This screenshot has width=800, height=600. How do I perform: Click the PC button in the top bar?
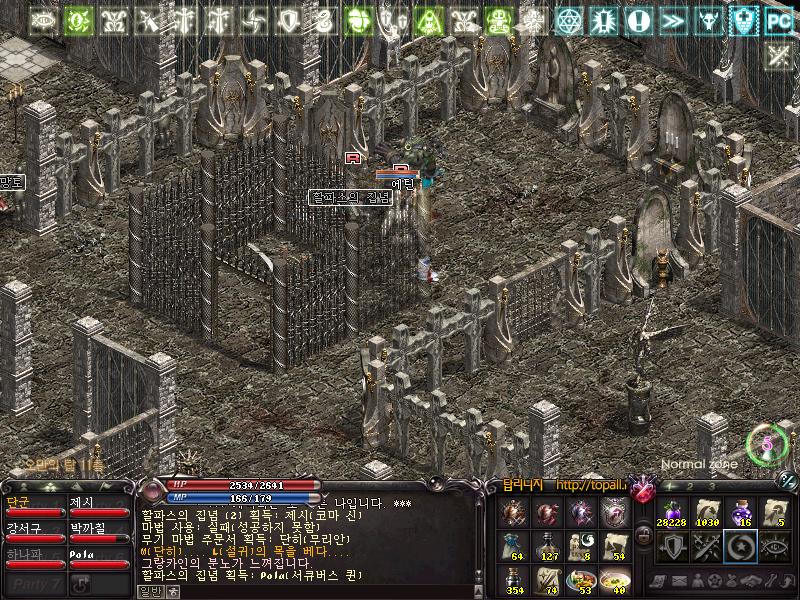pos(779,20)
